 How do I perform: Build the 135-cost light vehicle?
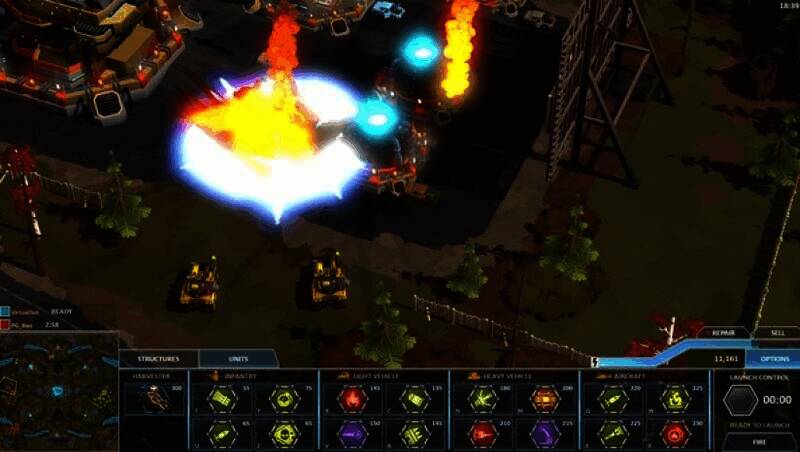pos(416,400)
